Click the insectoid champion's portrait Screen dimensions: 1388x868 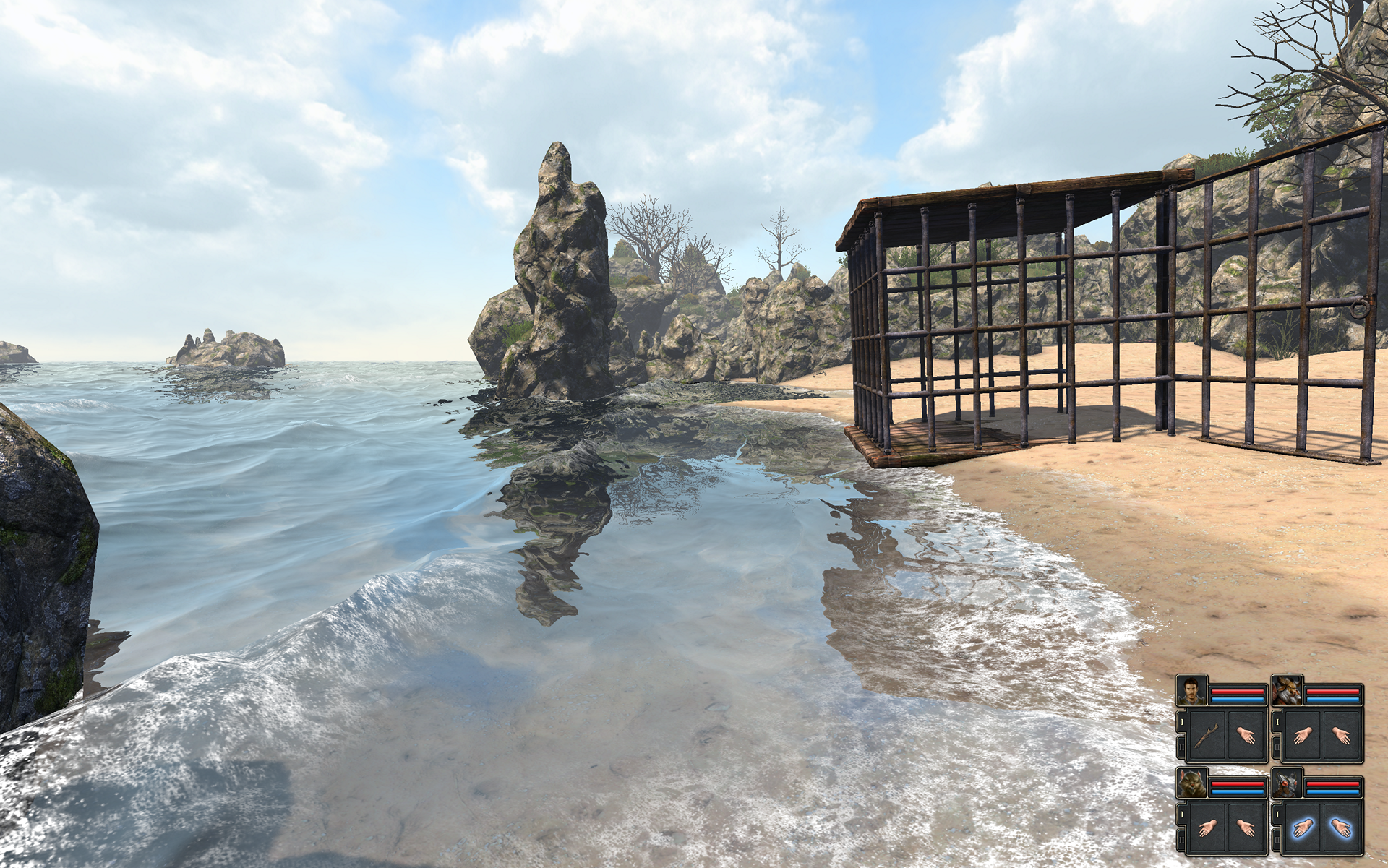coord(1287,784)
